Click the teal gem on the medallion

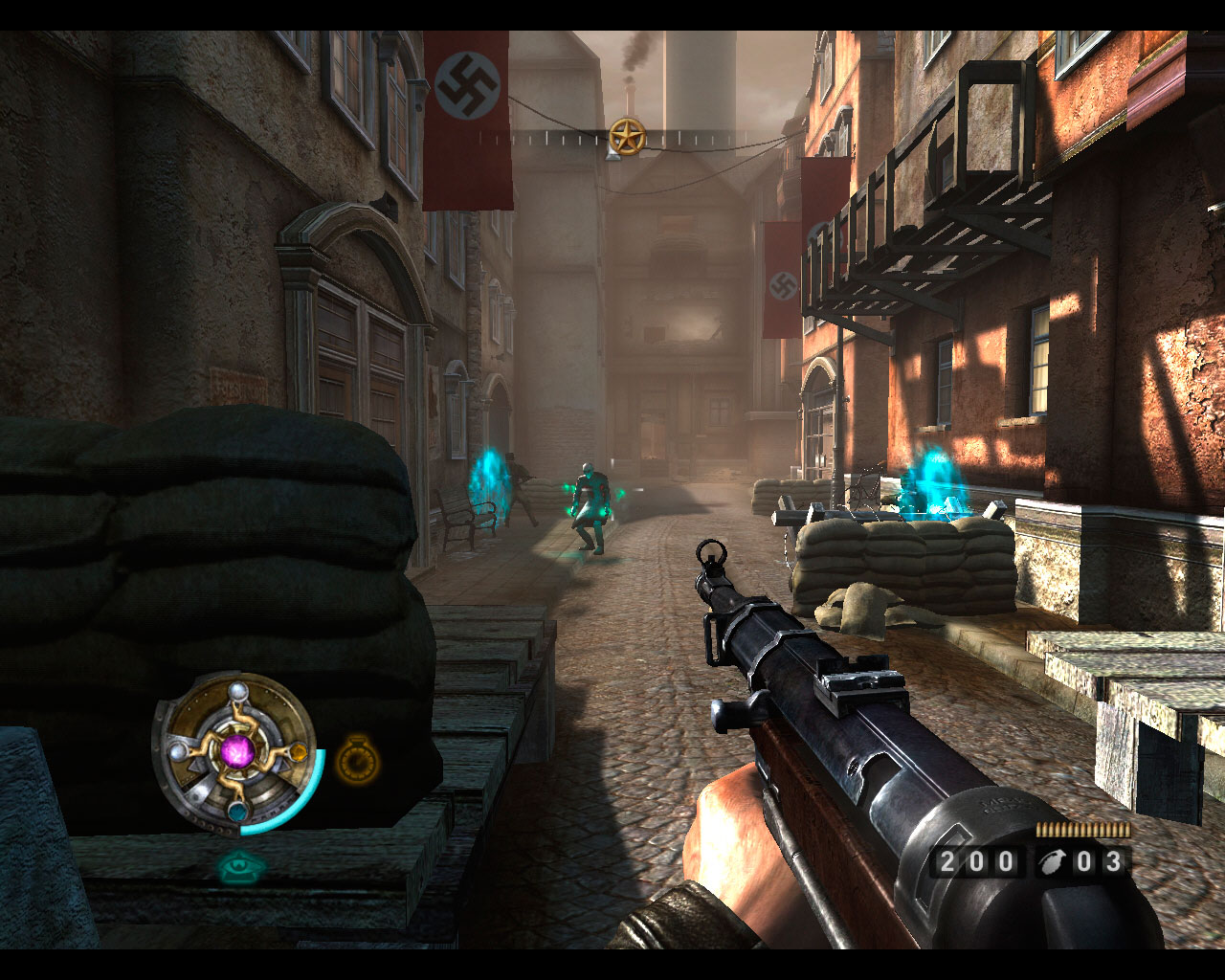tap(236, 812)
